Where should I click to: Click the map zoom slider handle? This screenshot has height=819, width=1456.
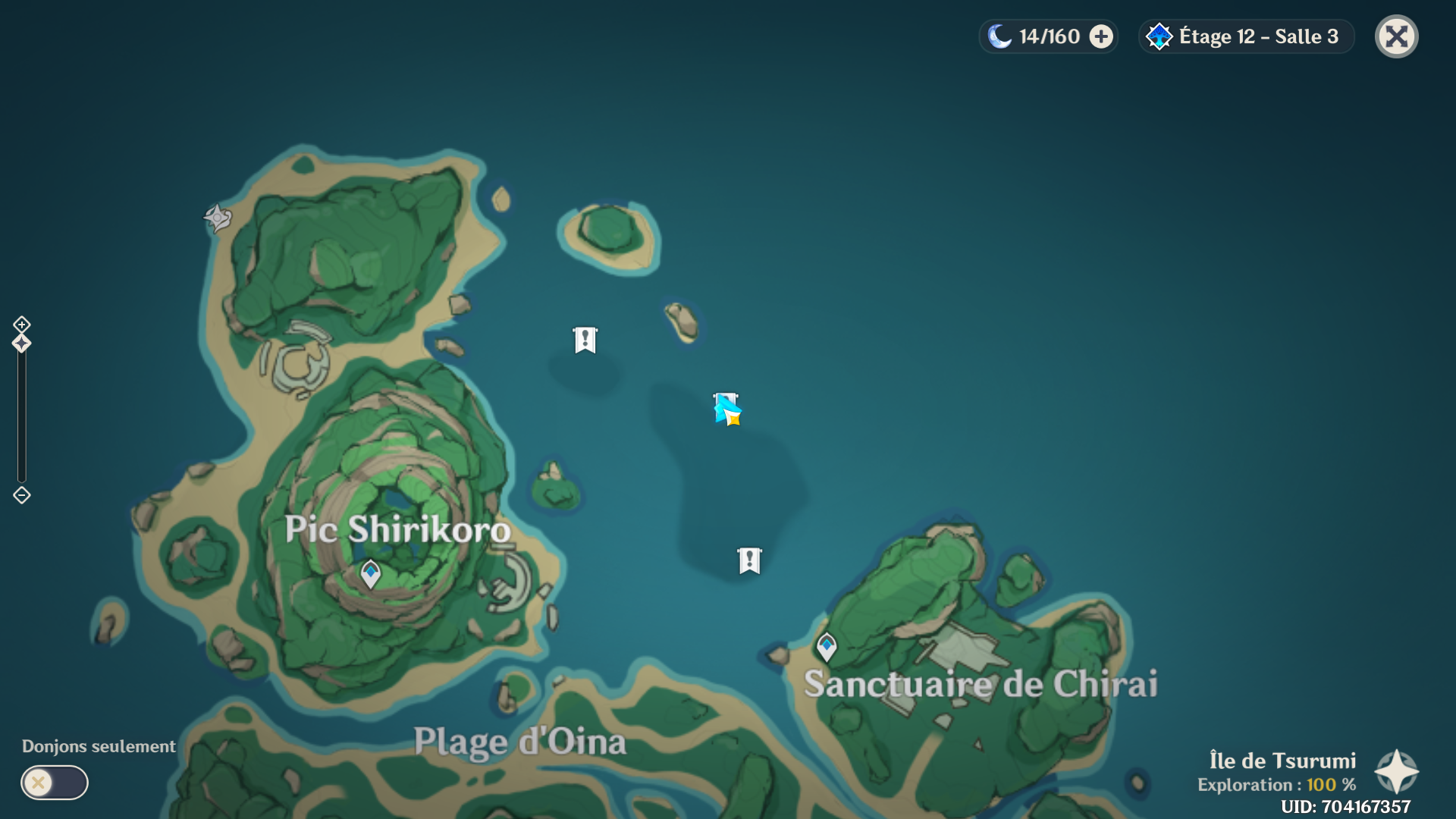[x=21, y=344]
